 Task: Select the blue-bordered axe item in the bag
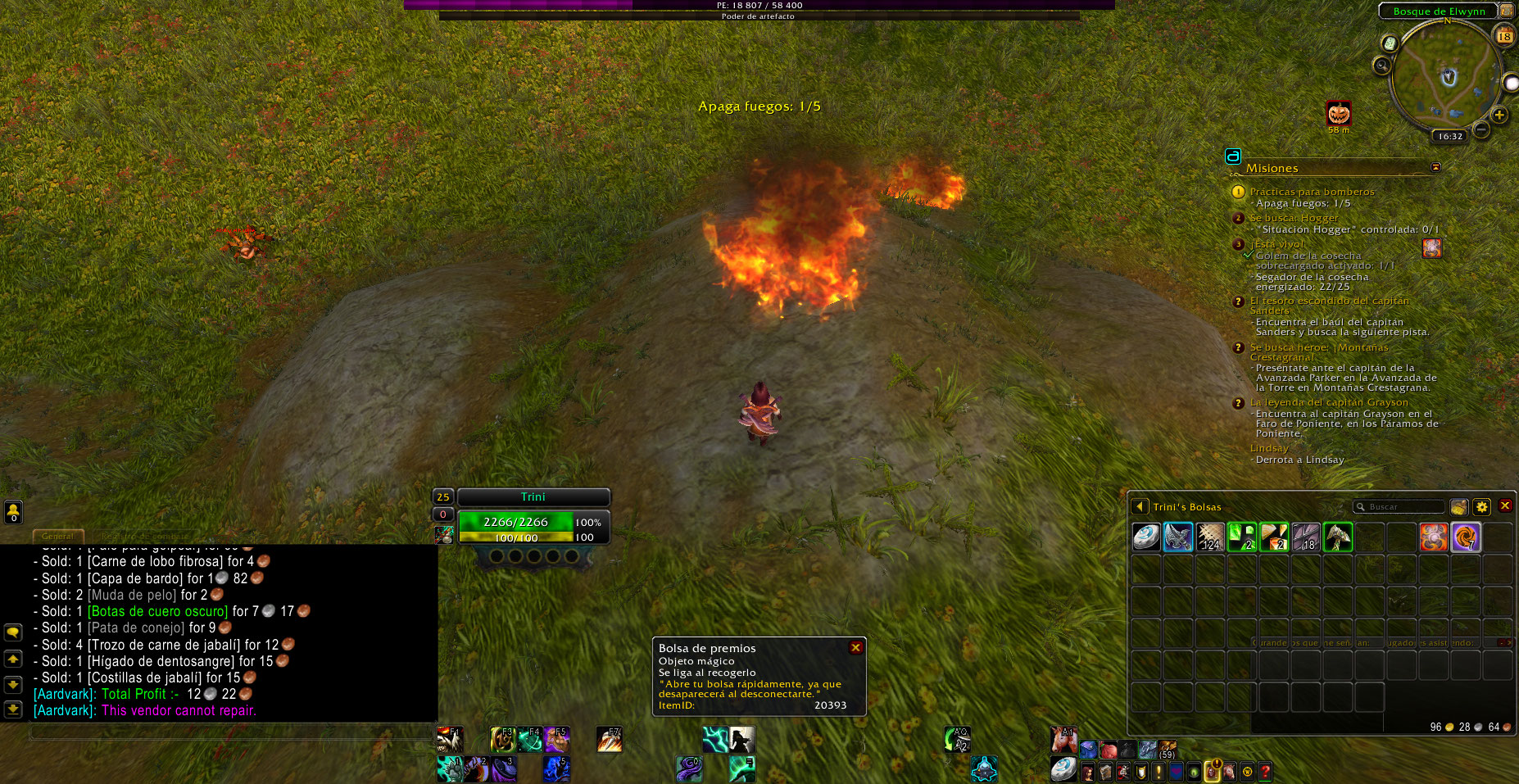coord(1178,537)
